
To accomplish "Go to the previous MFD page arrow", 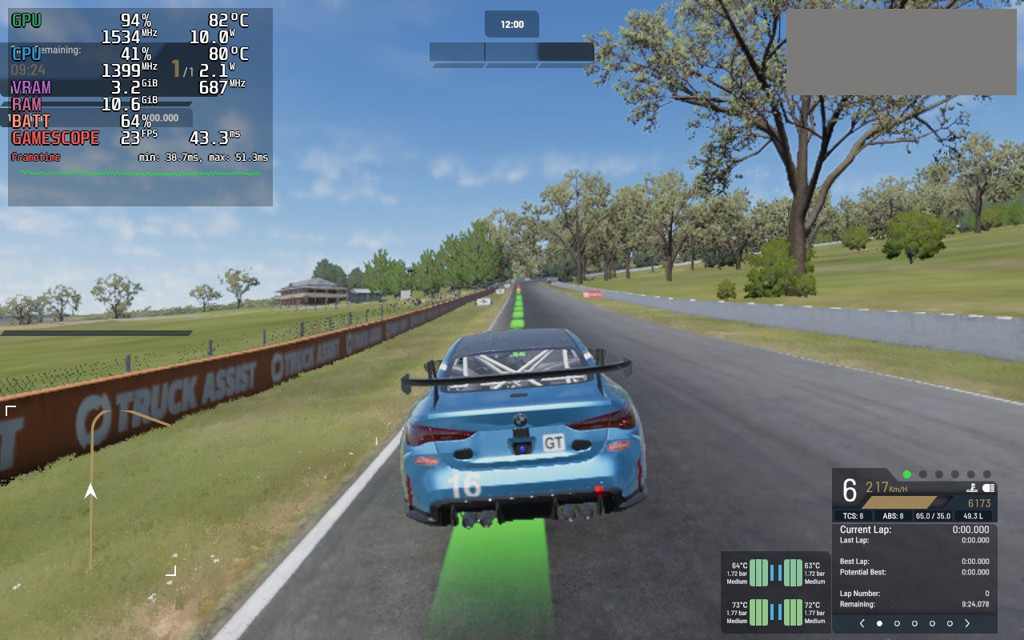I will [x=862, y=623].
